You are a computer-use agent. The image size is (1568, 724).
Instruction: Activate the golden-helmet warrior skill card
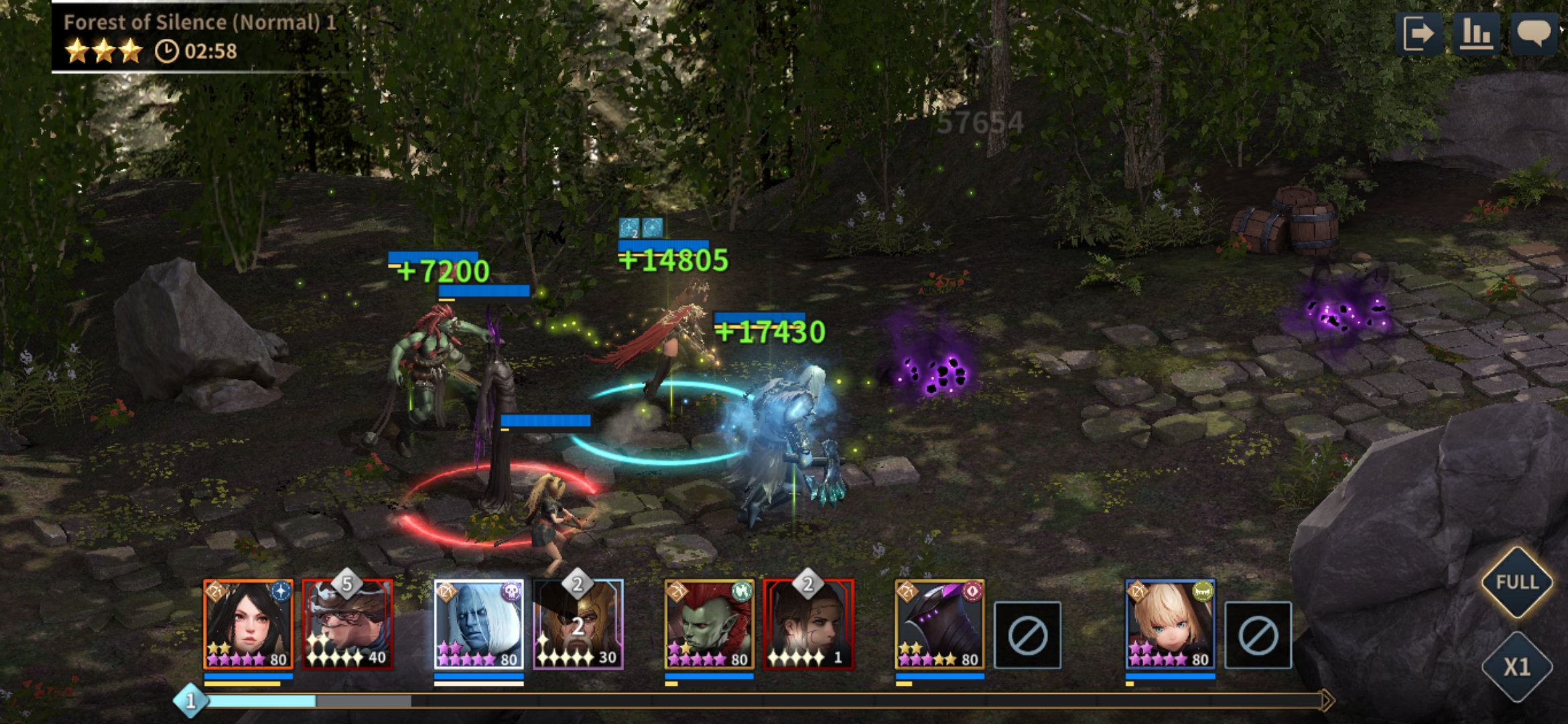[578, 625]
